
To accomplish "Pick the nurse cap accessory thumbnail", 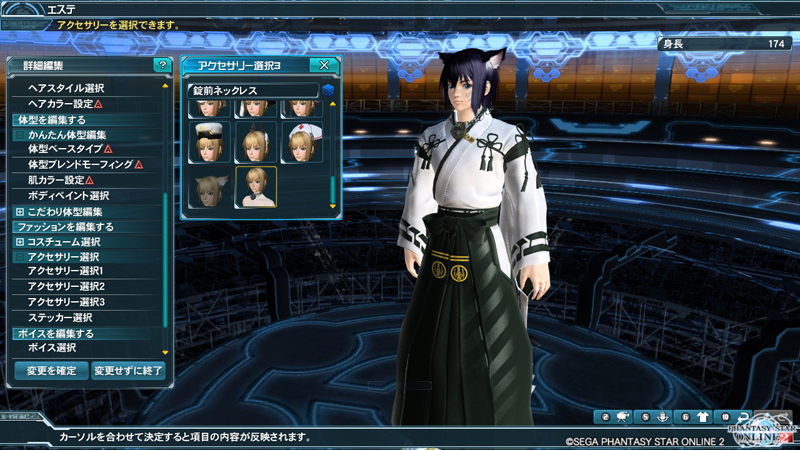I will (x=301, y=143).
